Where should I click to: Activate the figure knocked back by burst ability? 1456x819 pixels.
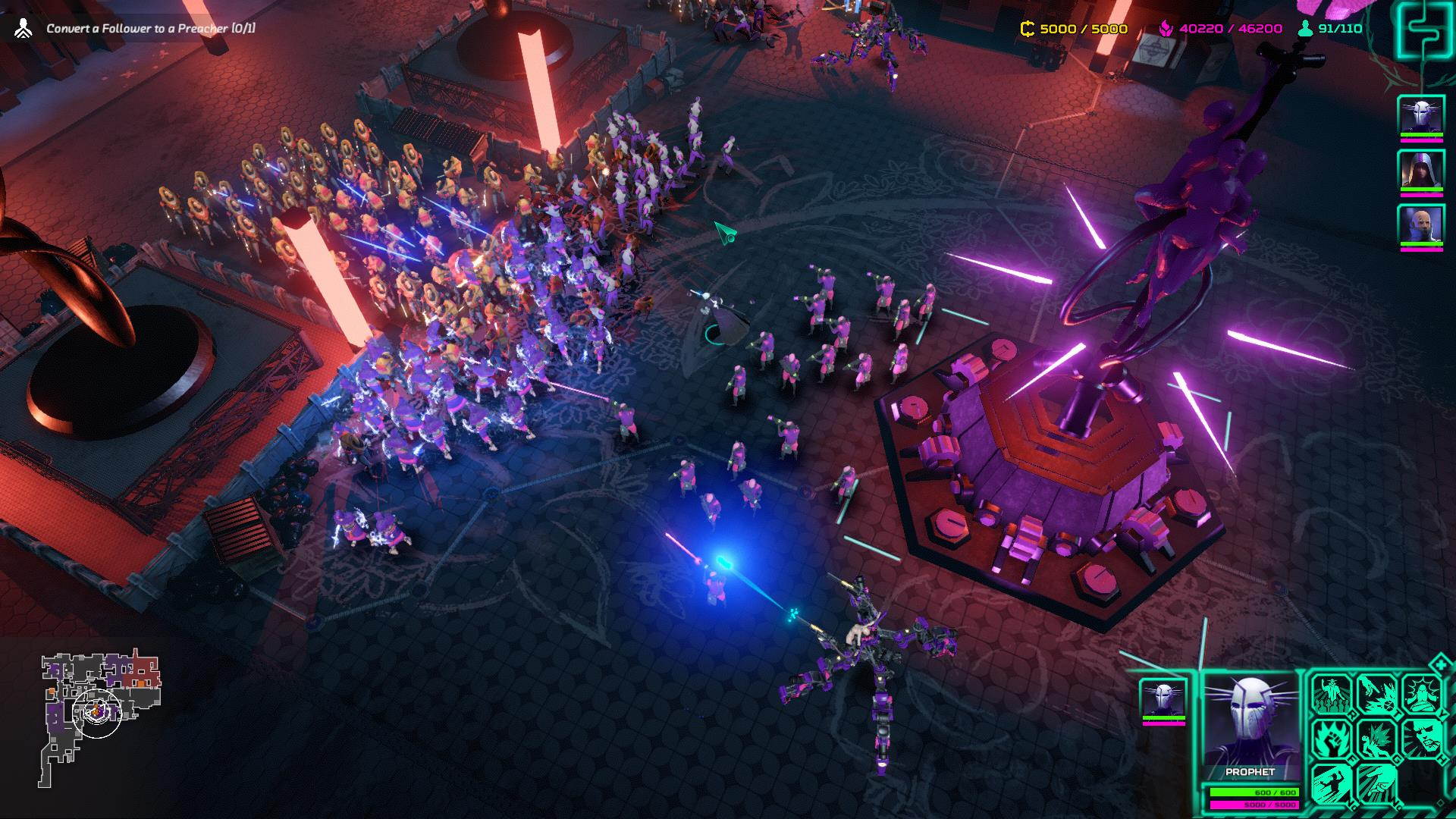1376,738
